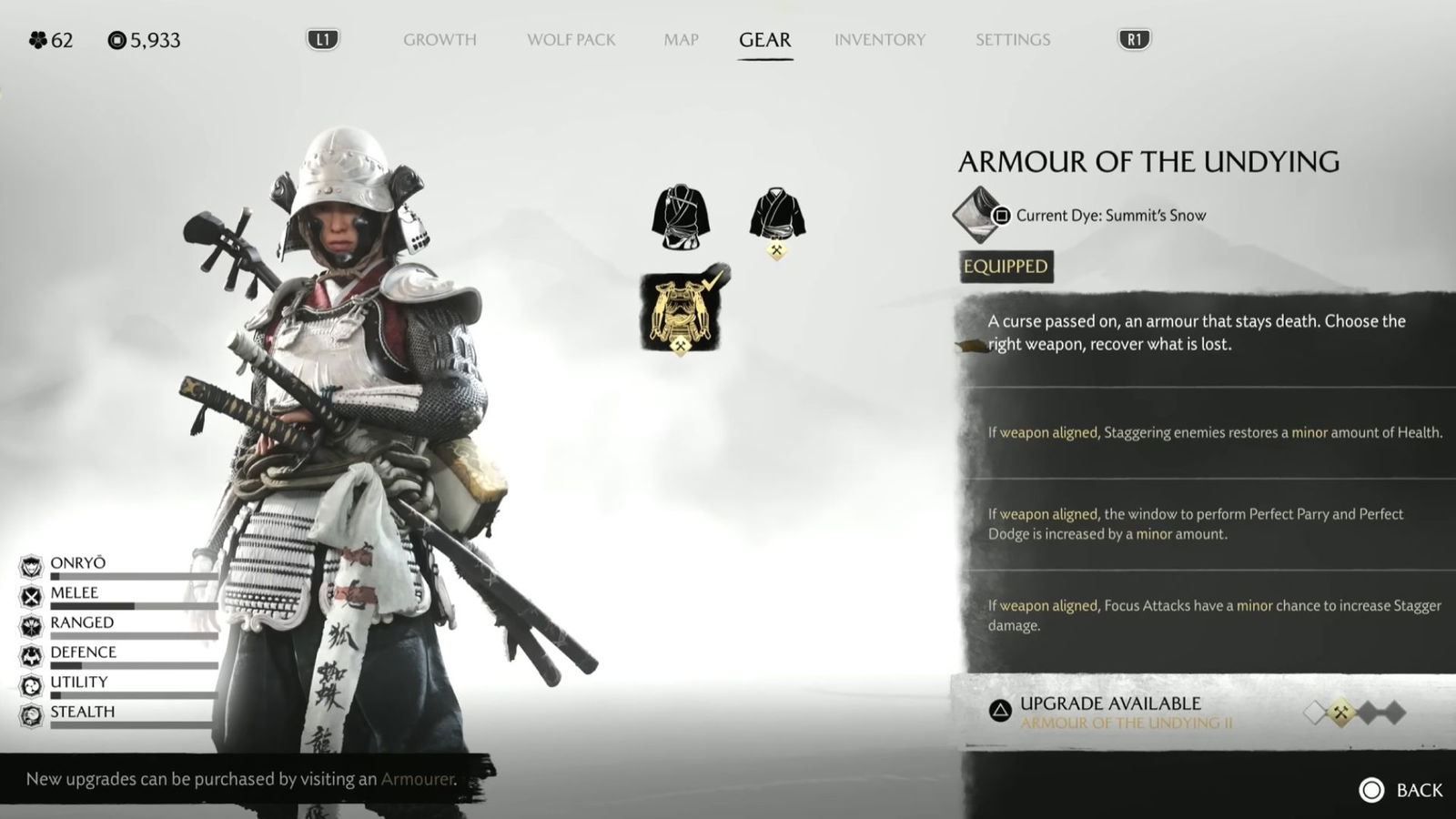Follow the Armourer link in the hint

point(417,779)
